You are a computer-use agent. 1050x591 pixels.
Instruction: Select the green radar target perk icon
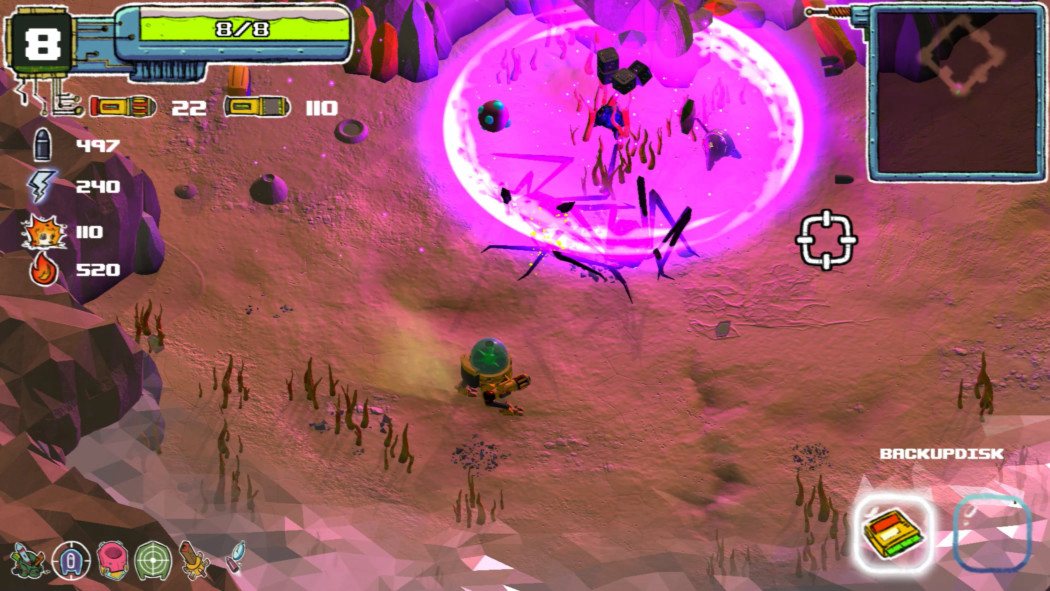(153, 560)
